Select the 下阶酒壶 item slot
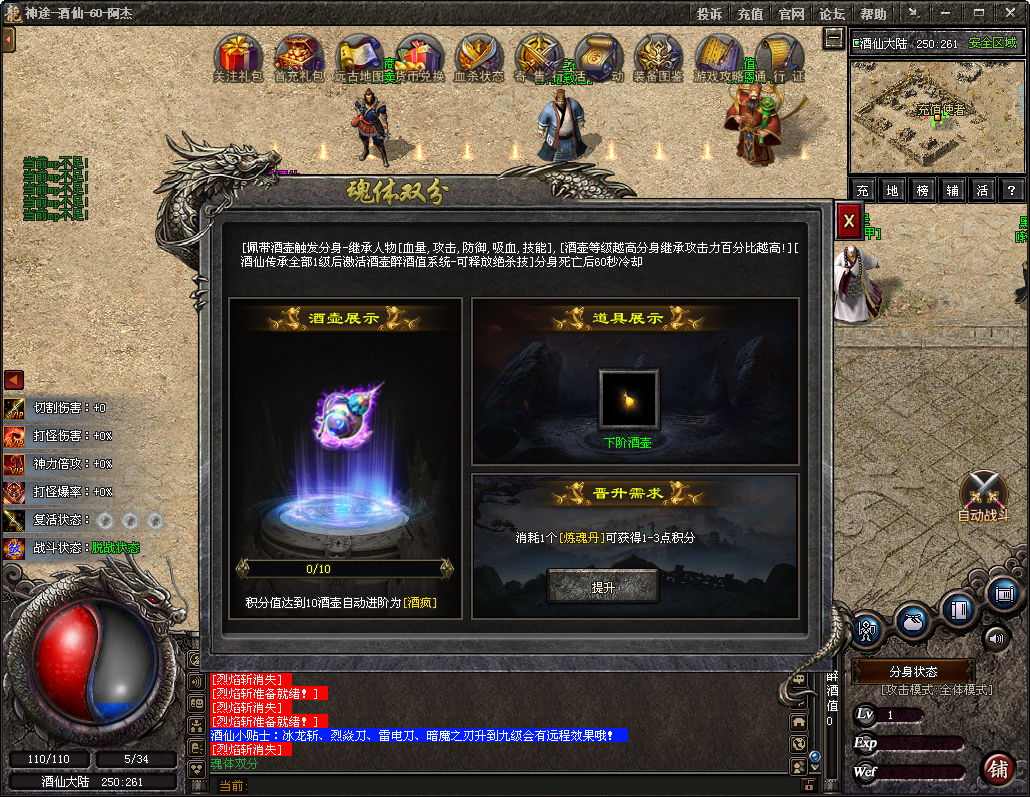 (628, 399)
